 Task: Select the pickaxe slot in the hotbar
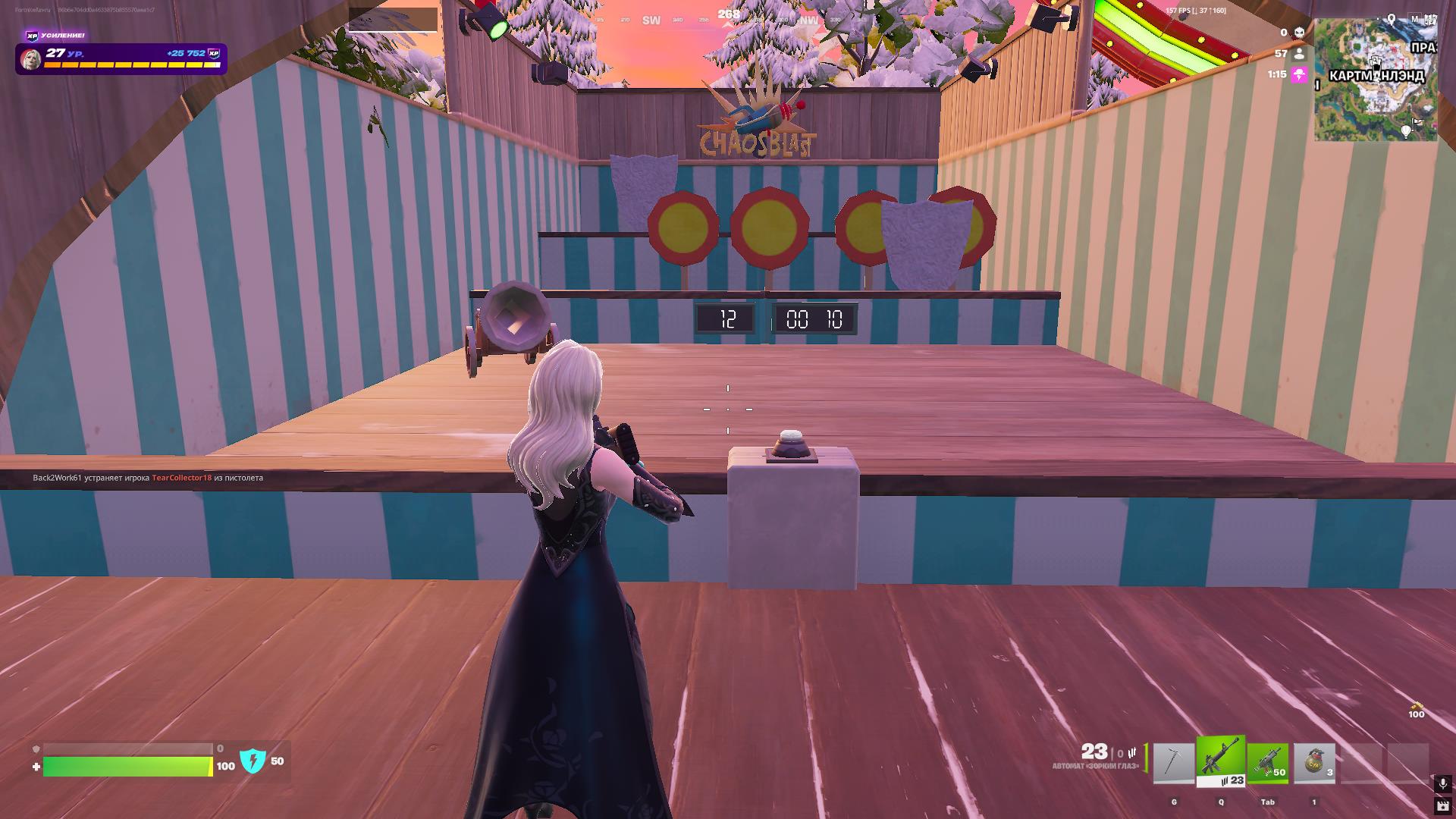tap(1173, 763)
